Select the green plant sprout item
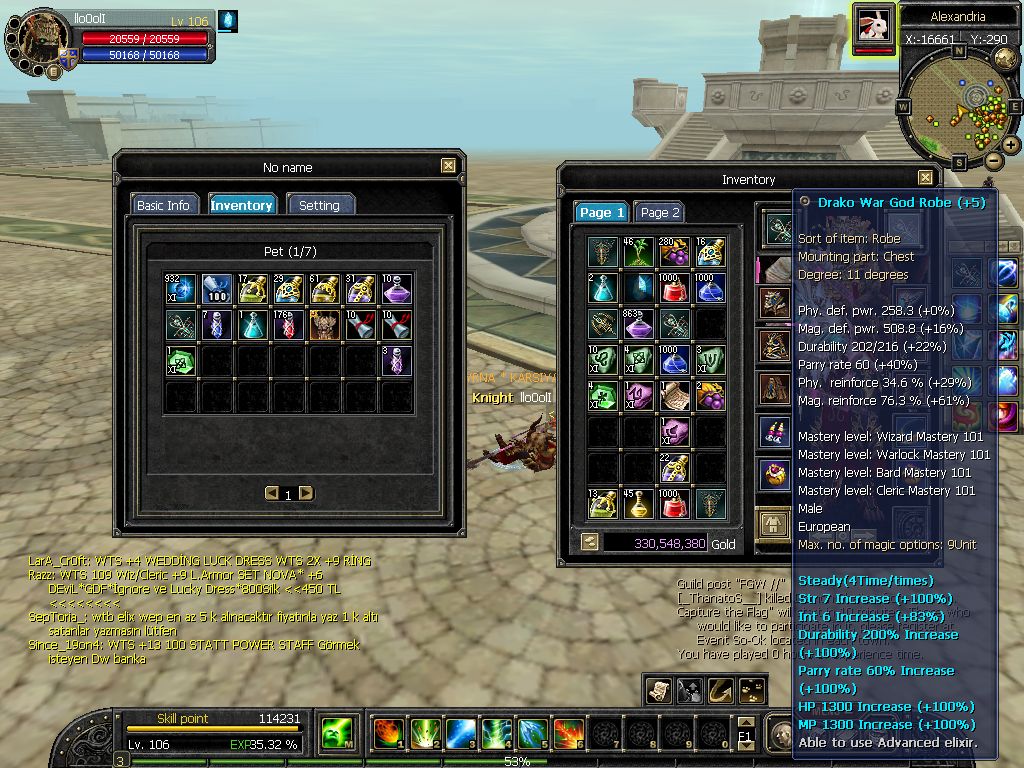The width and height of the screenshot is (1024, 768). point(639,252)
